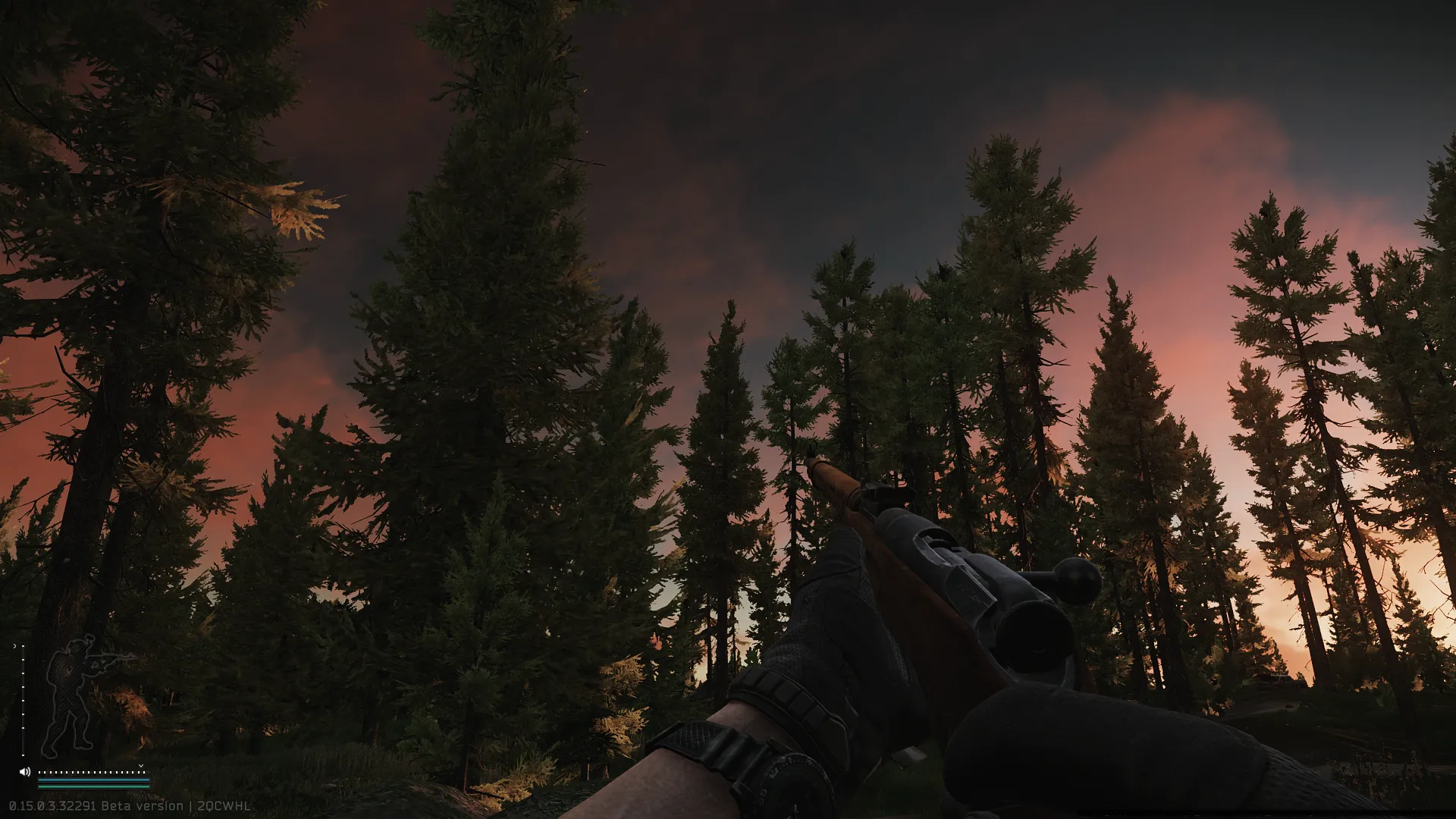
Task: Mute game audio via the speaker icon
Action: pos(25,771)
